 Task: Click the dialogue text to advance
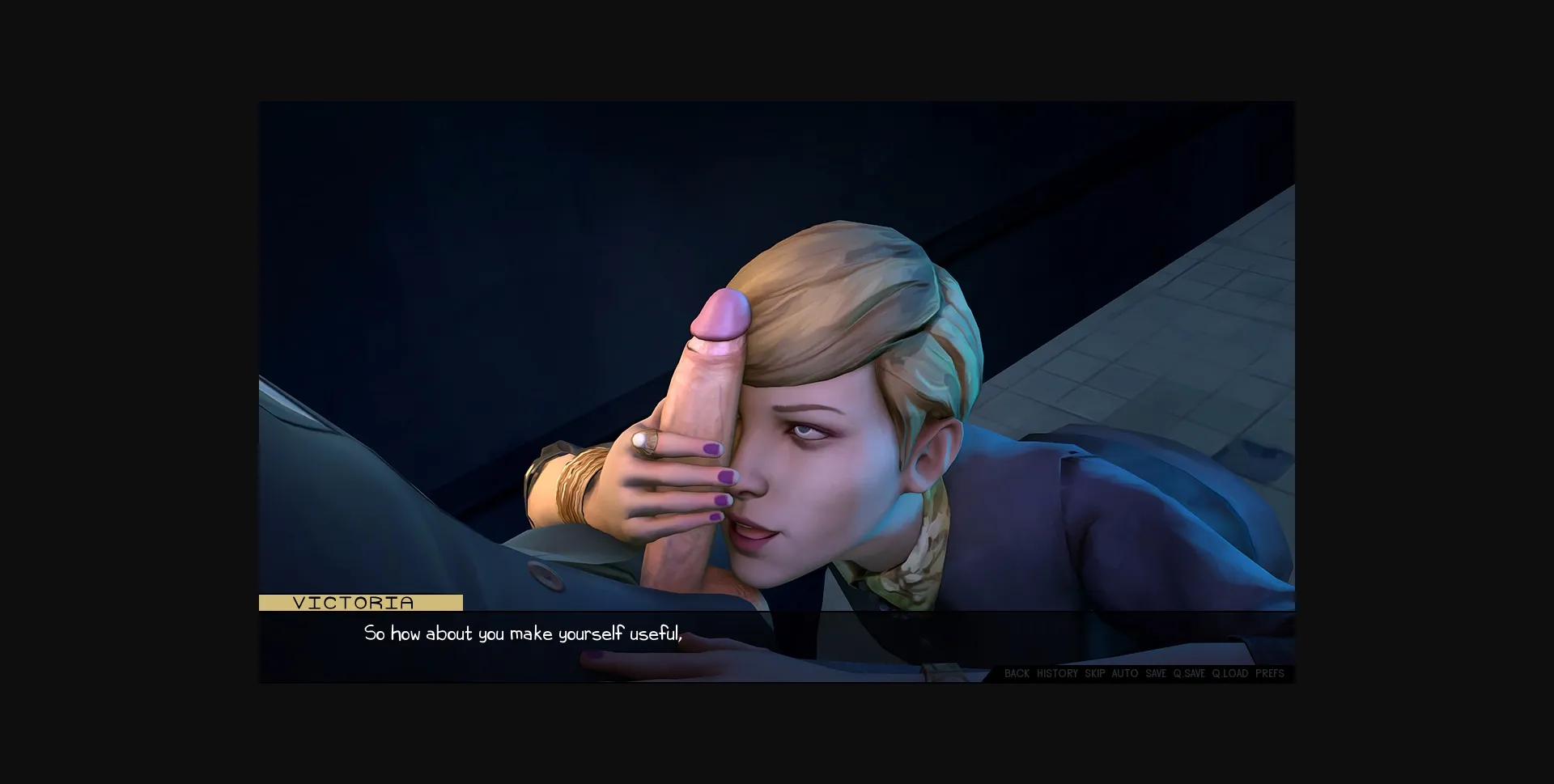click(524, 634)
